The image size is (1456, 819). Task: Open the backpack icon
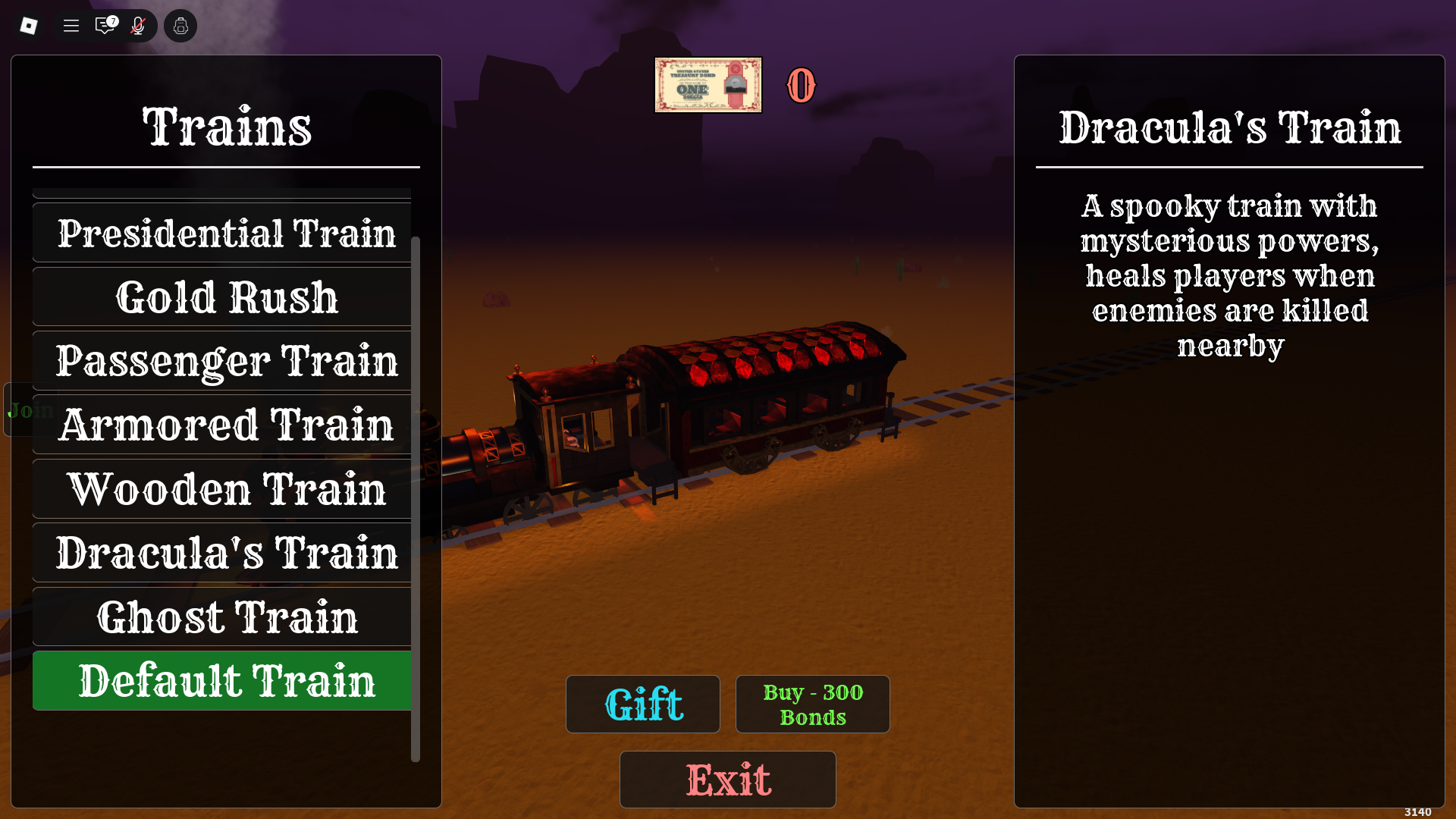pos(180,26)
